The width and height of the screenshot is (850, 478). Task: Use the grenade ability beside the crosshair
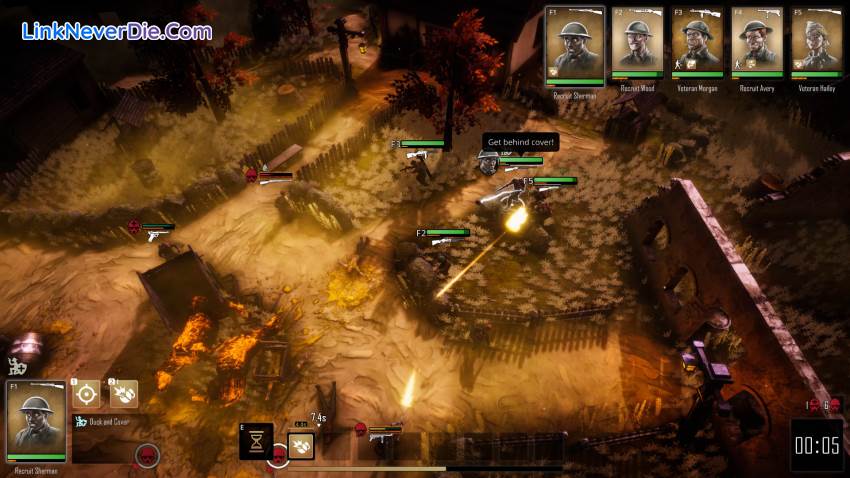point(124,394)
